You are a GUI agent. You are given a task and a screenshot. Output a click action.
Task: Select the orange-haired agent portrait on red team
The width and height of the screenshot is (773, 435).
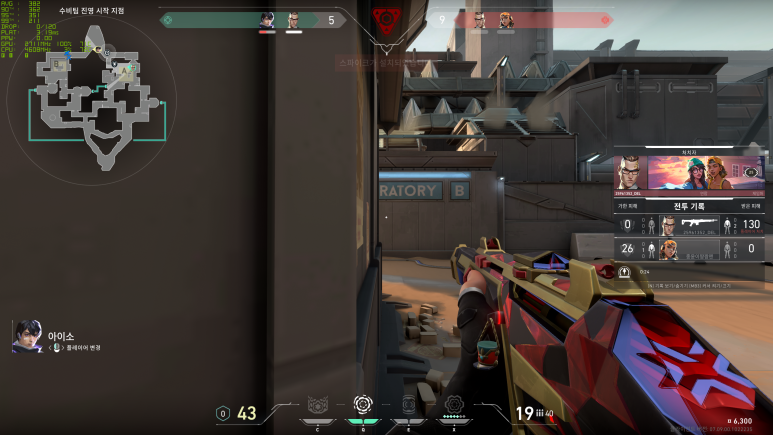click(x=505, y=19)
